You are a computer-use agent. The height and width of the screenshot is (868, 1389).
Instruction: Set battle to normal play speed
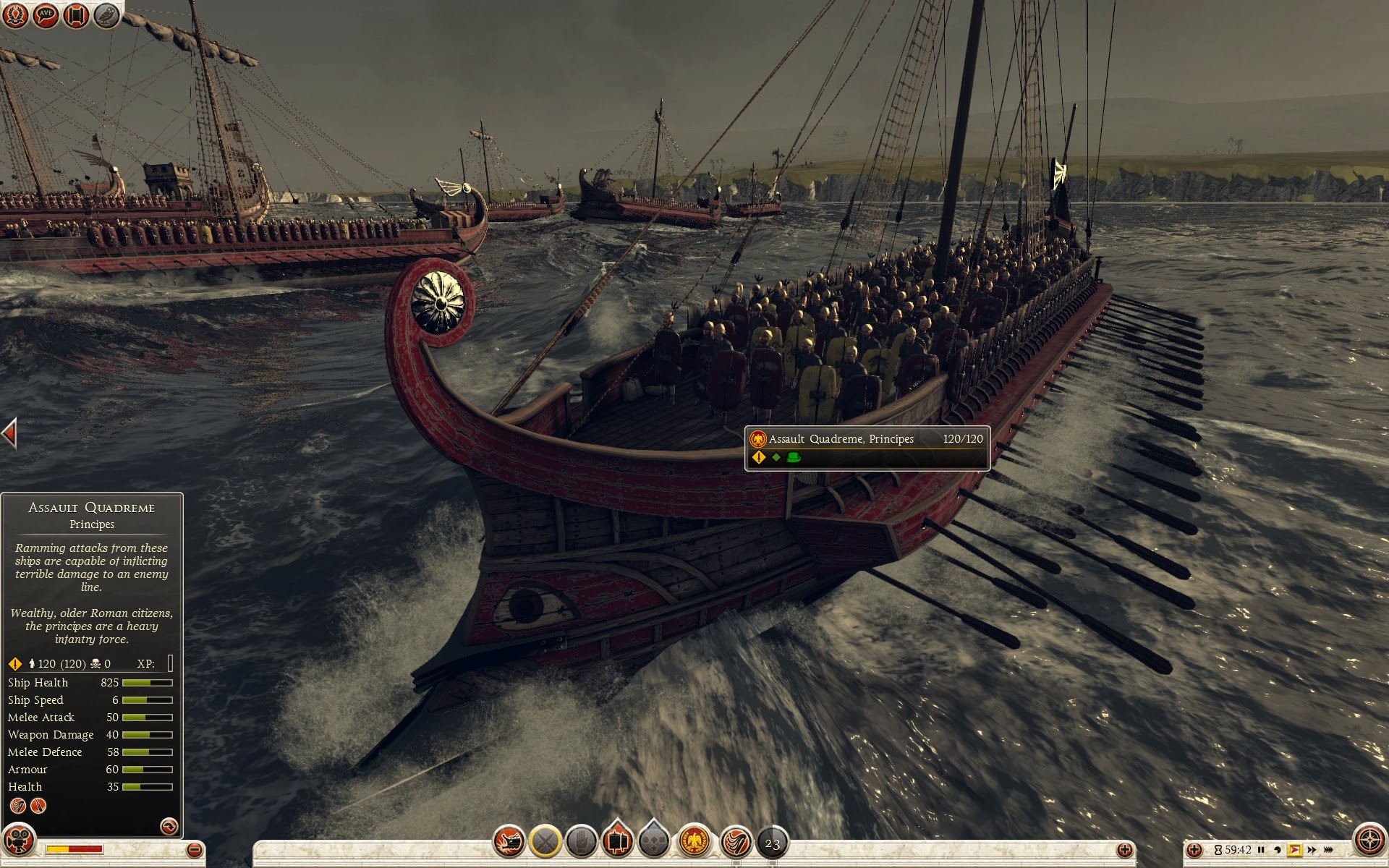pos(1294,850)
